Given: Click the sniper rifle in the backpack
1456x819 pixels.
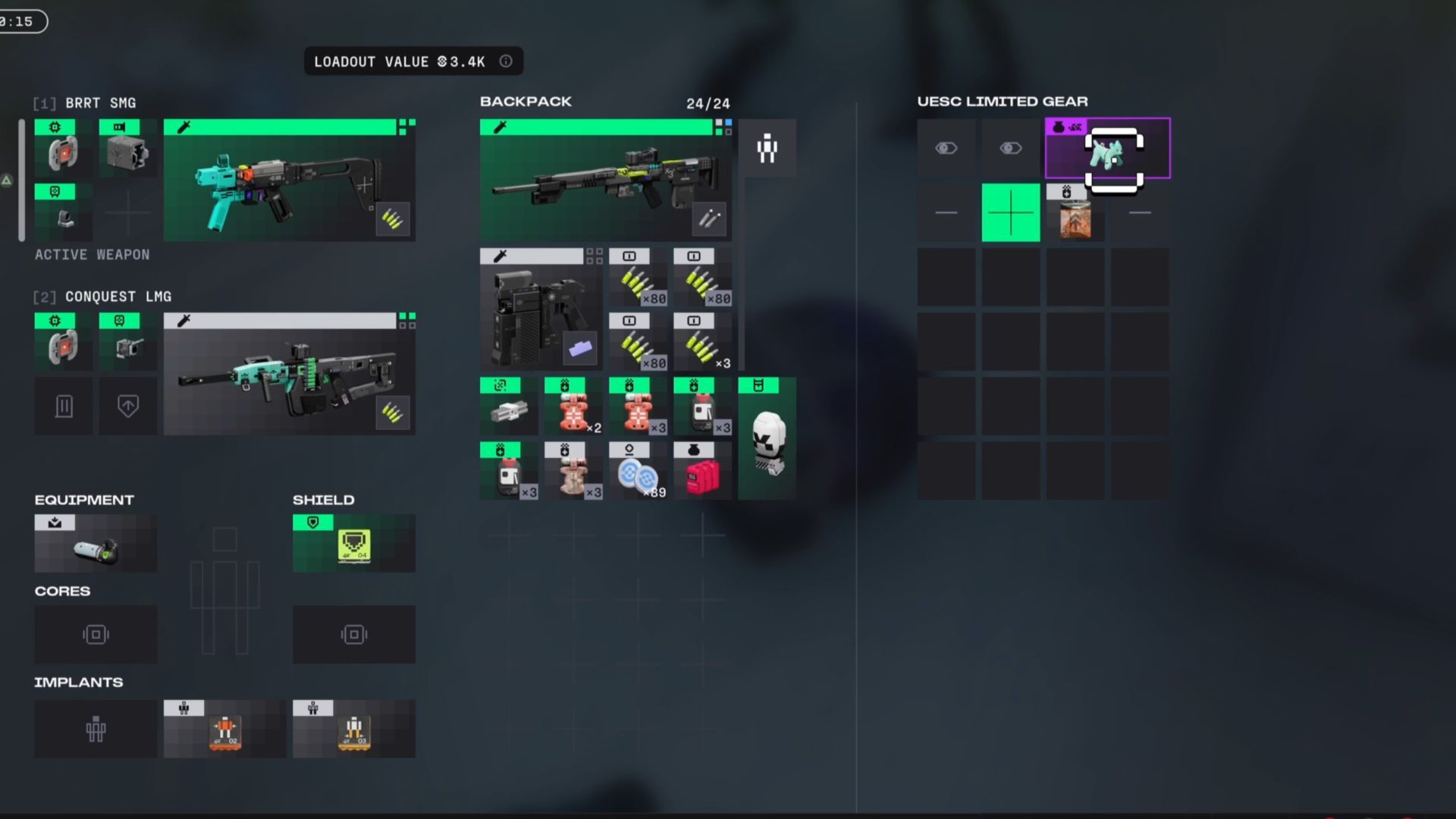Looking at the screenshot, I should click(605, 180).
